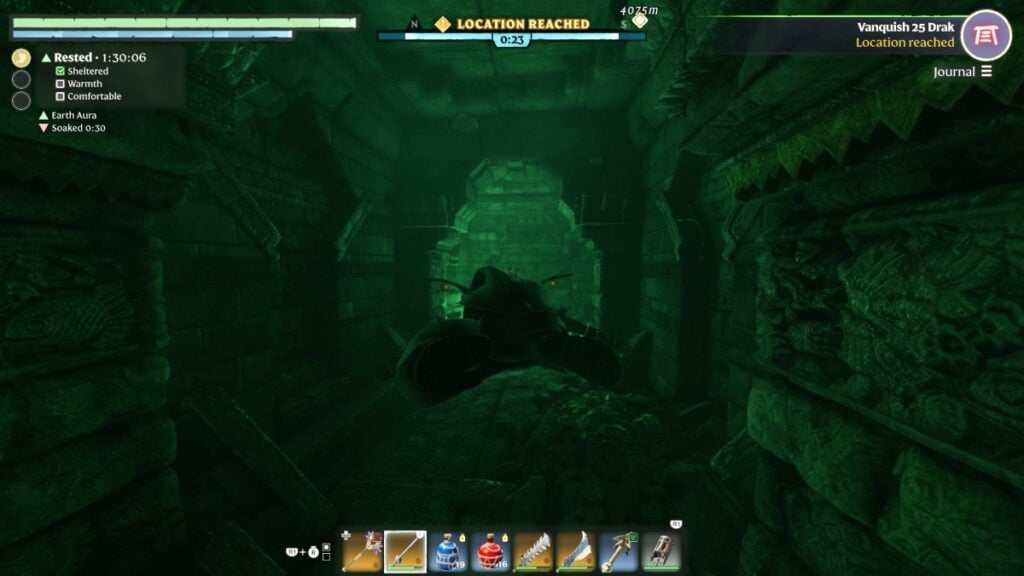Select the Vanquish 25 Drak quest tracker
This screenshot has width=1024, height=576.
click(x=905, y=28)
